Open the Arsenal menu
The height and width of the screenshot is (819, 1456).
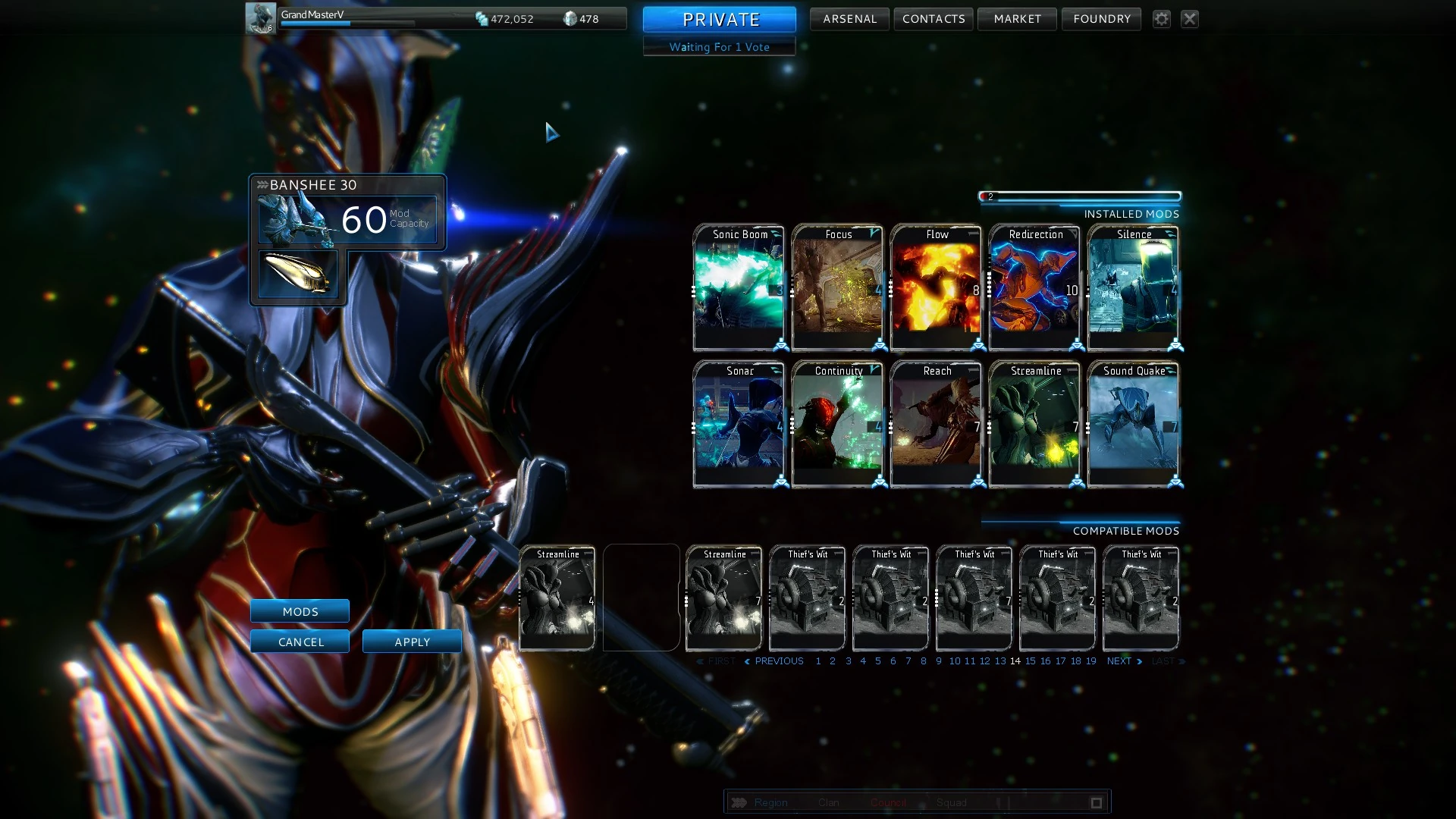(x=849, y=19)
